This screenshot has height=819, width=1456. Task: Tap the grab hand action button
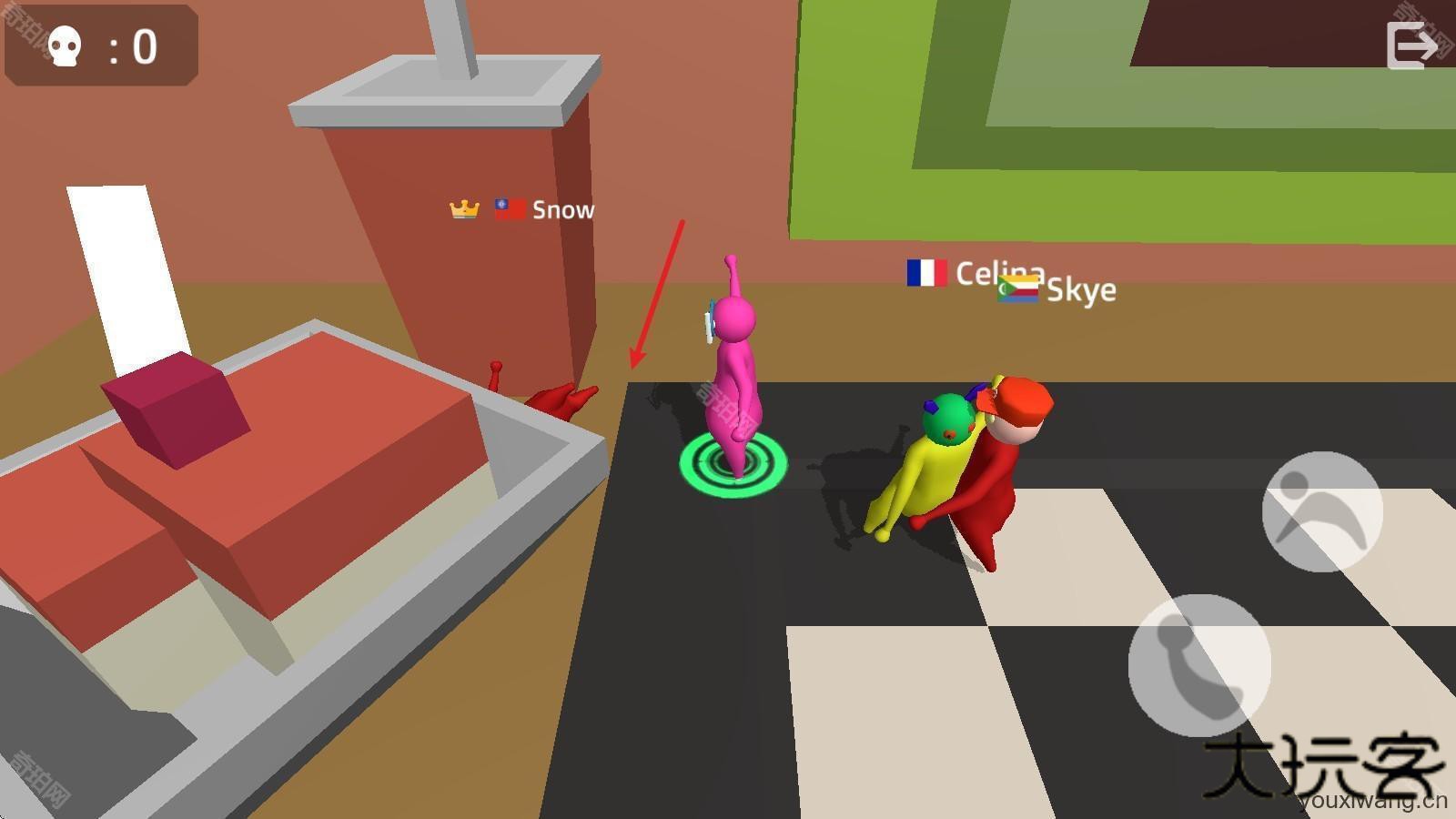click(x=1199, y=665)
